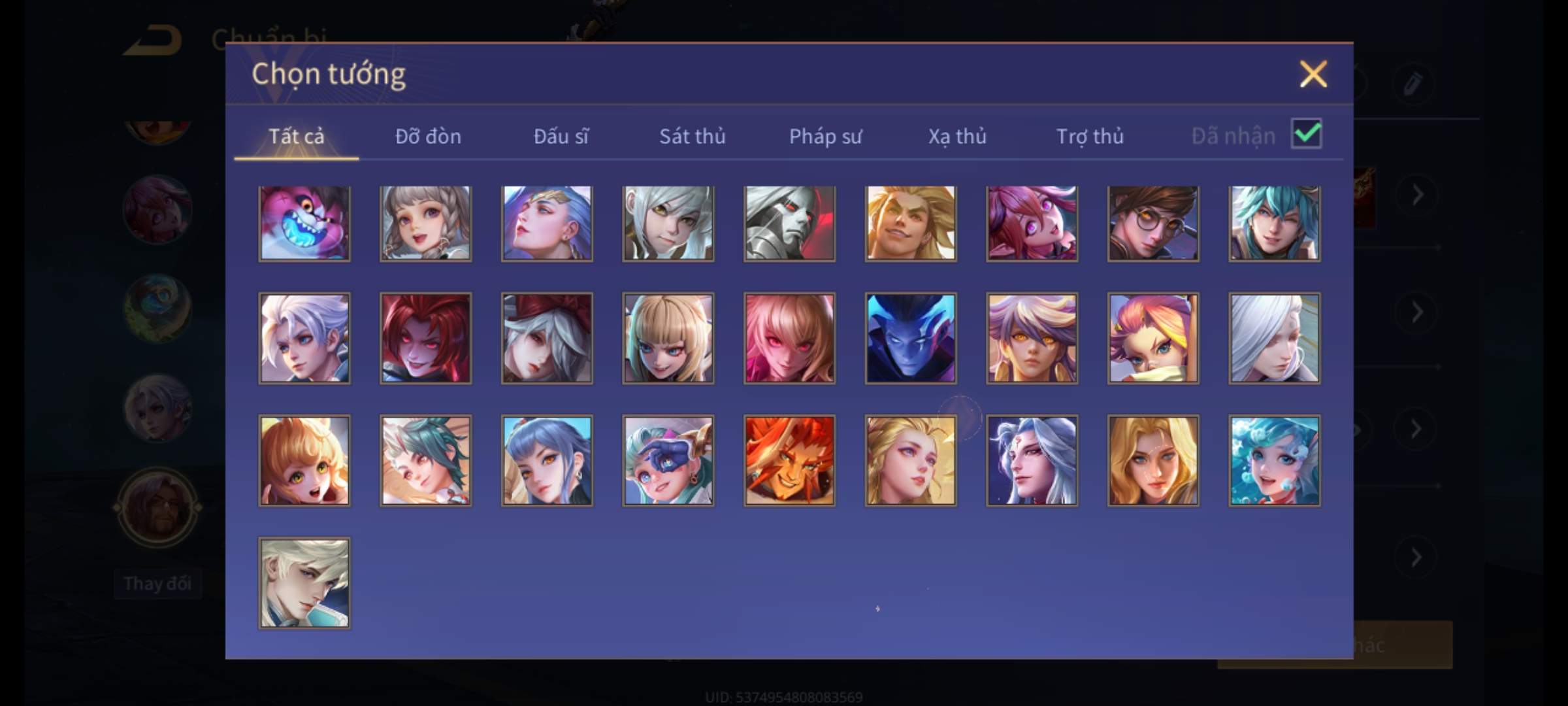1568x706 pixels.
Task: Select the blue-skinned dark hero portrait
Action: (911, 338)
